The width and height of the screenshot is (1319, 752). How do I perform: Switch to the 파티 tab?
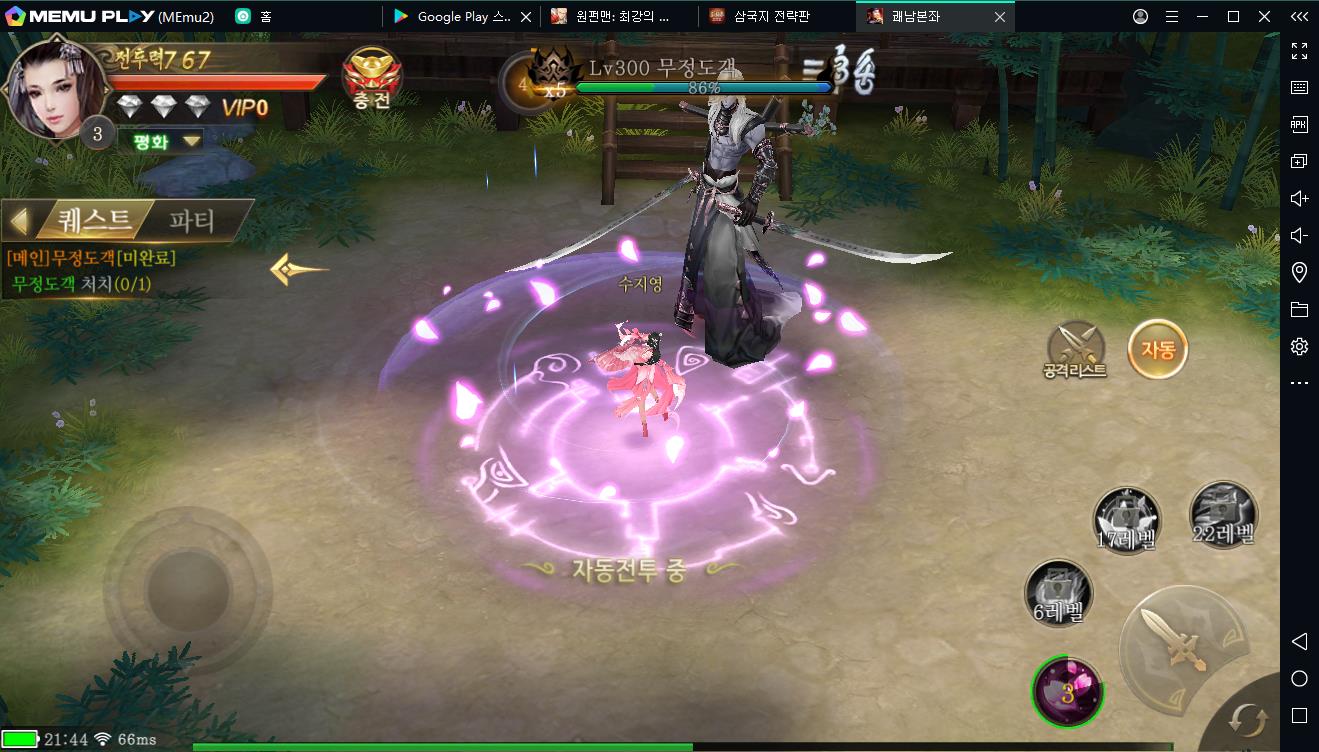pyautogui.click(x=192, y=219)
